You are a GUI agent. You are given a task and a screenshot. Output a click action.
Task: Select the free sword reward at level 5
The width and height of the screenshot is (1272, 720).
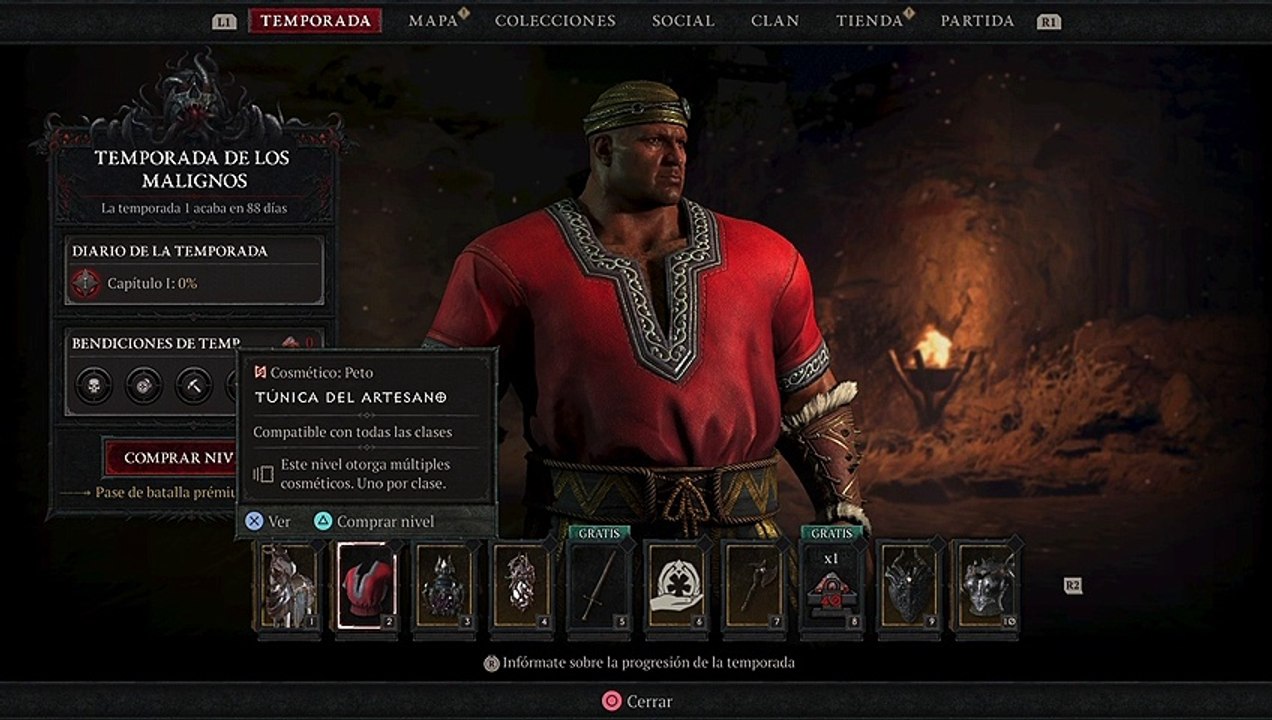tap(598, 586)
